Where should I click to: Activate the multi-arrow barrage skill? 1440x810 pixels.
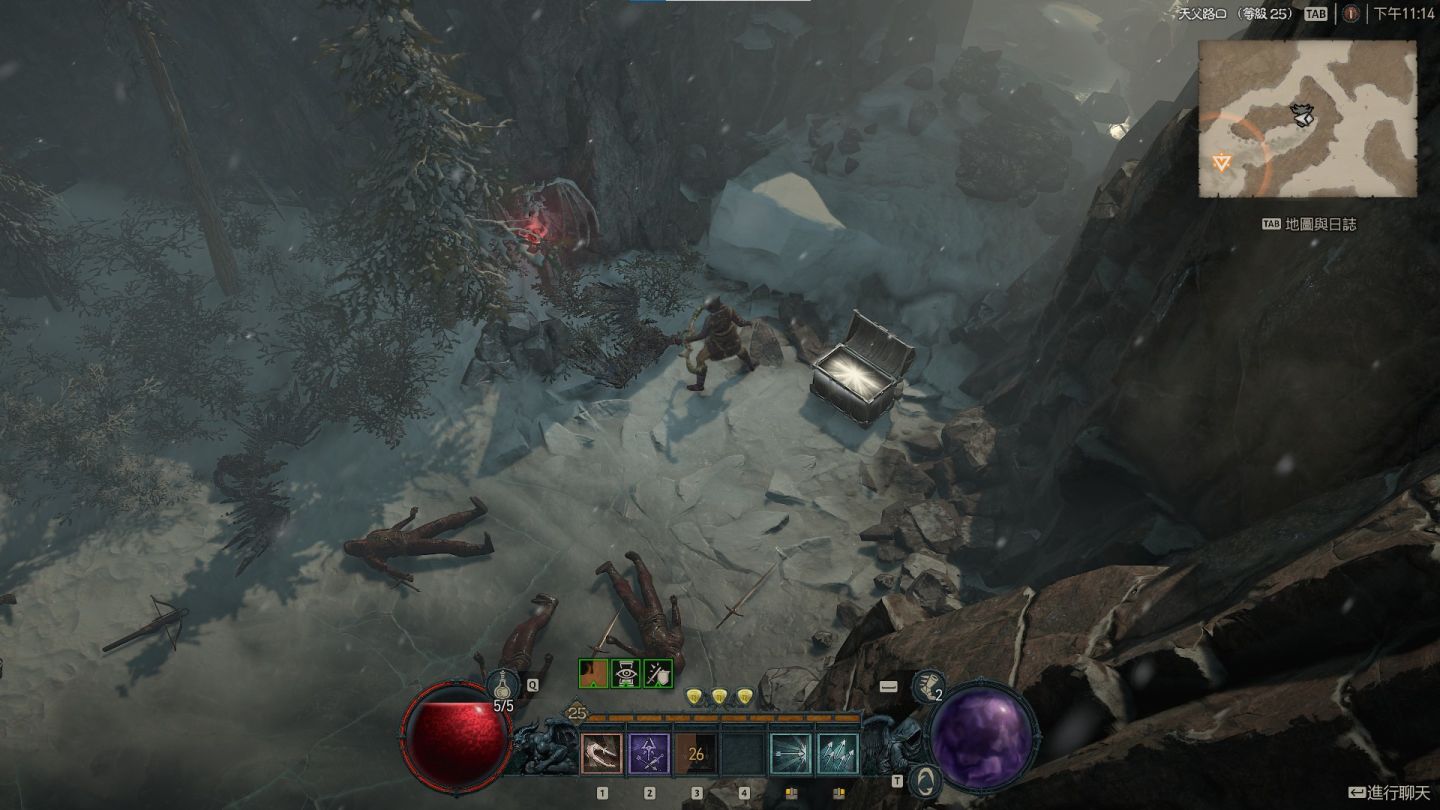[x=838, y=754]
